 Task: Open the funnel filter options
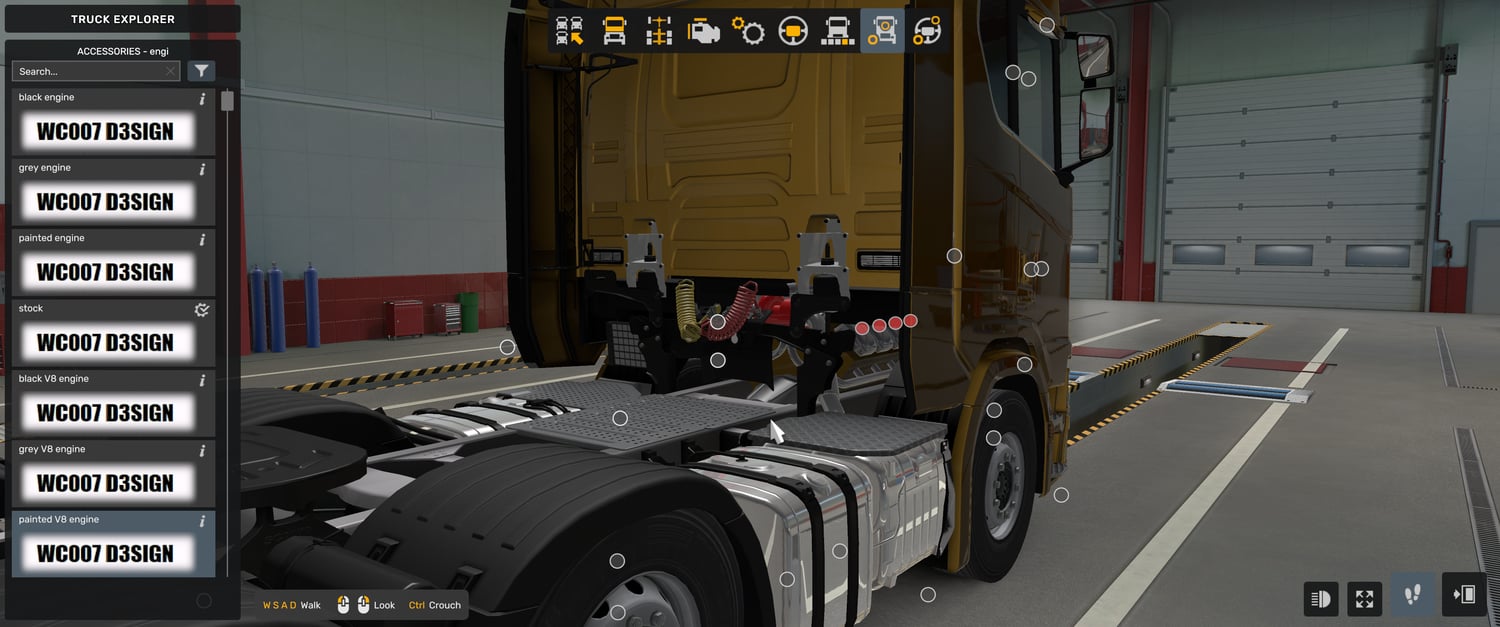pos(201,71)
